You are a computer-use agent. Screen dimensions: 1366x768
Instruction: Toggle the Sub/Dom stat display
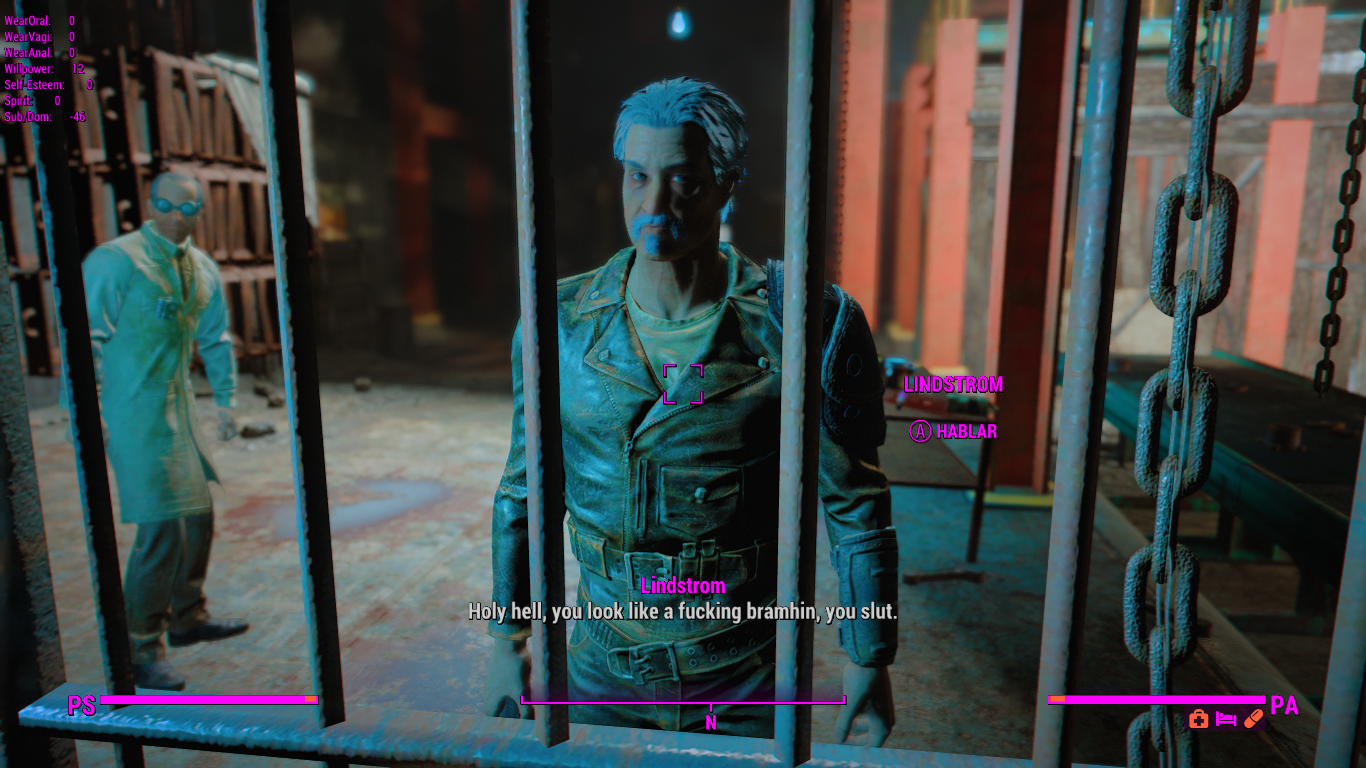(x=37, y=116)
